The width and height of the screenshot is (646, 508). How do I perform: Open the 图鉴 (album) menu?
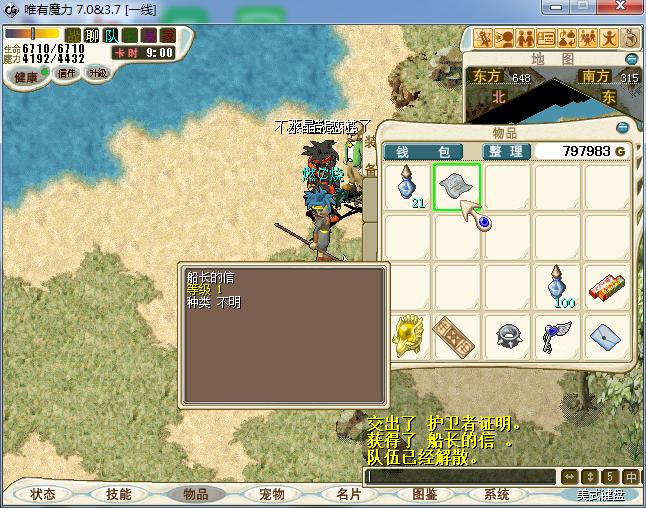click(x=424, y=494)
